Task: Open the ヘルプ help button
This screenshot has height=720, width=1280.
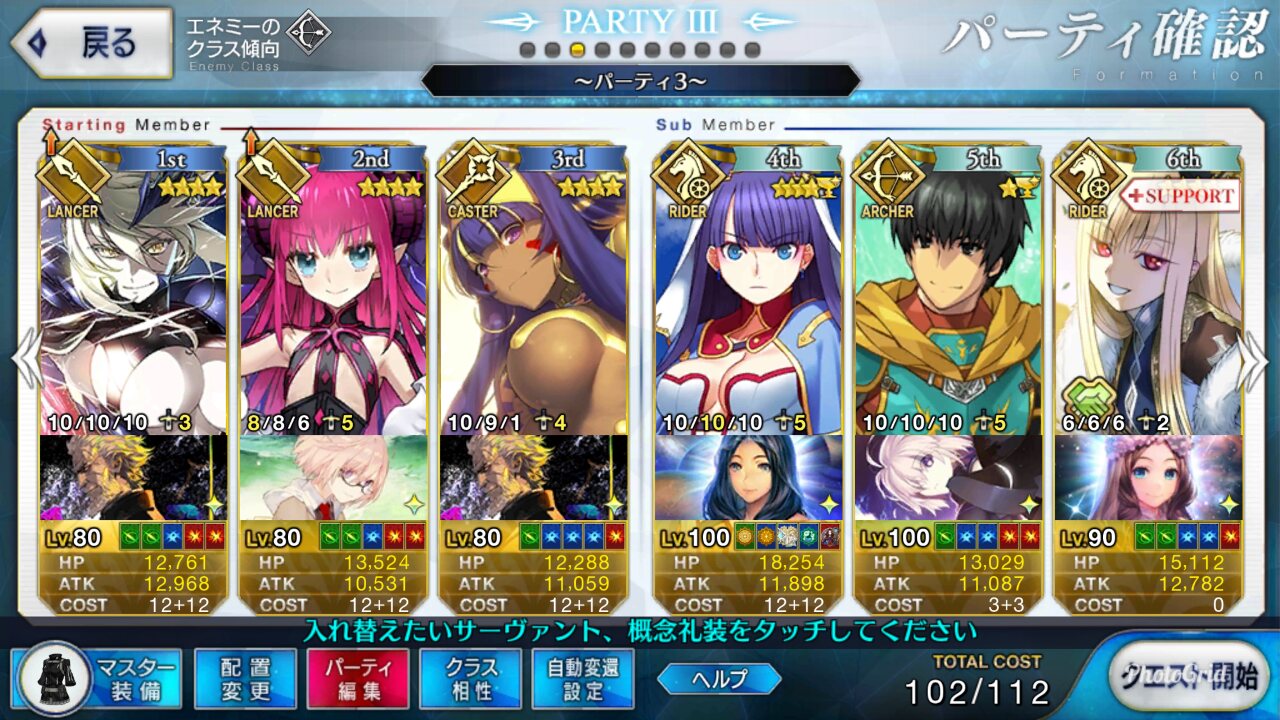Action: tap(719, 679)
